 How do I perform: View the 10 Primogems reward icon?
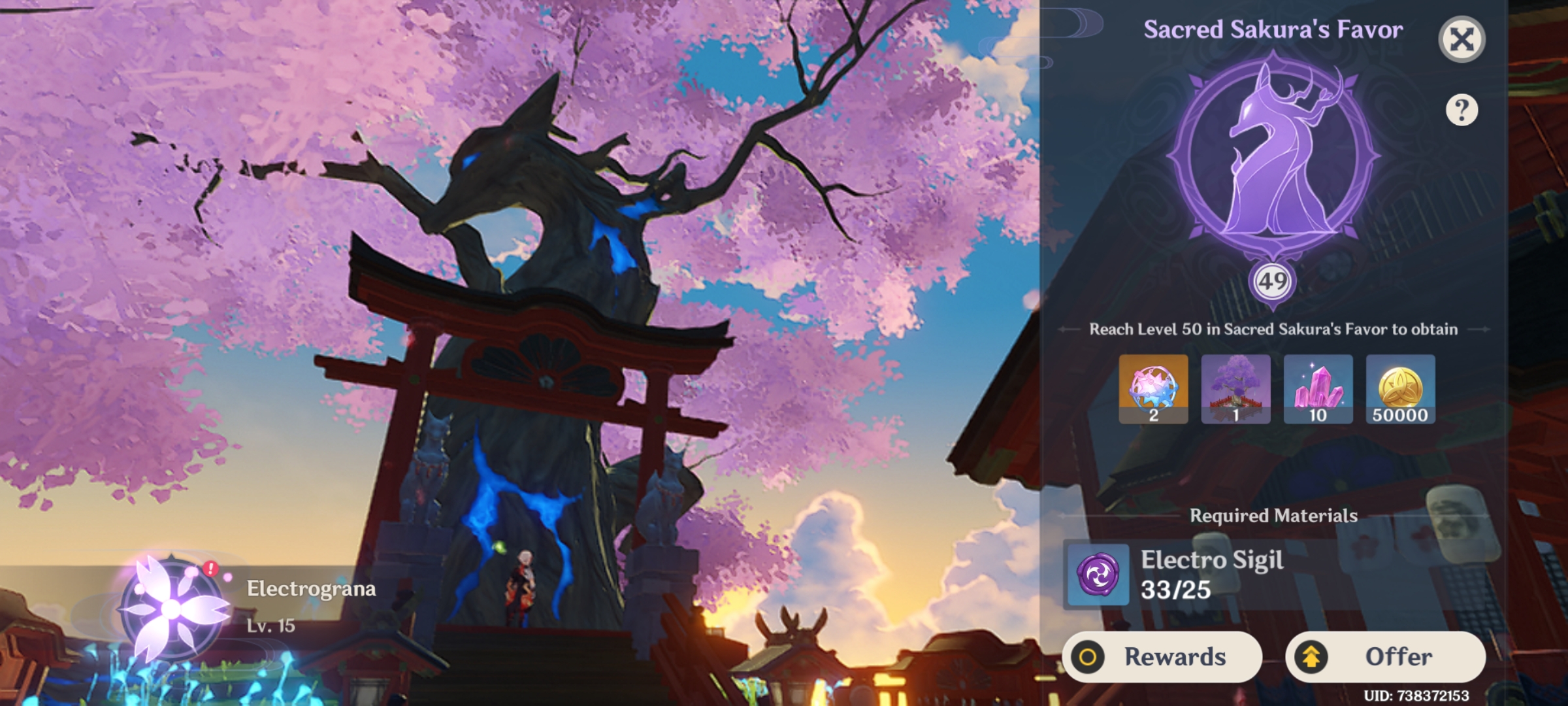(x=1318, y=391)
